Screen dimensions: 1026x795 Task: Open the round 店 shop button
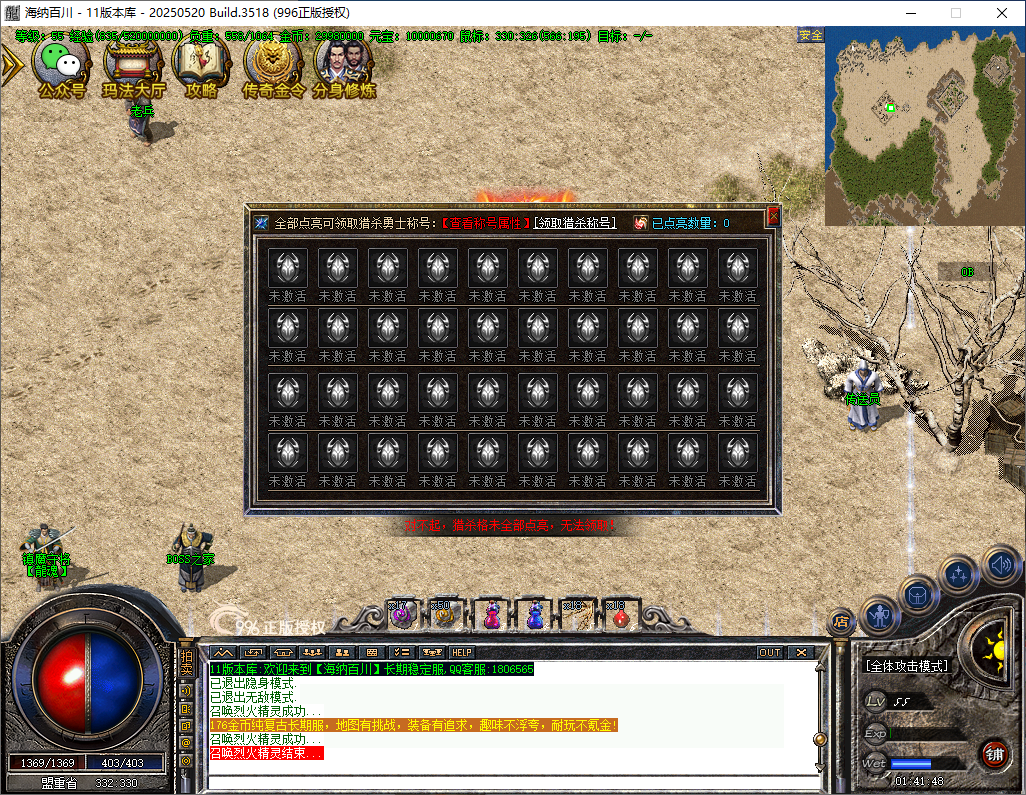tap(841, 622)
